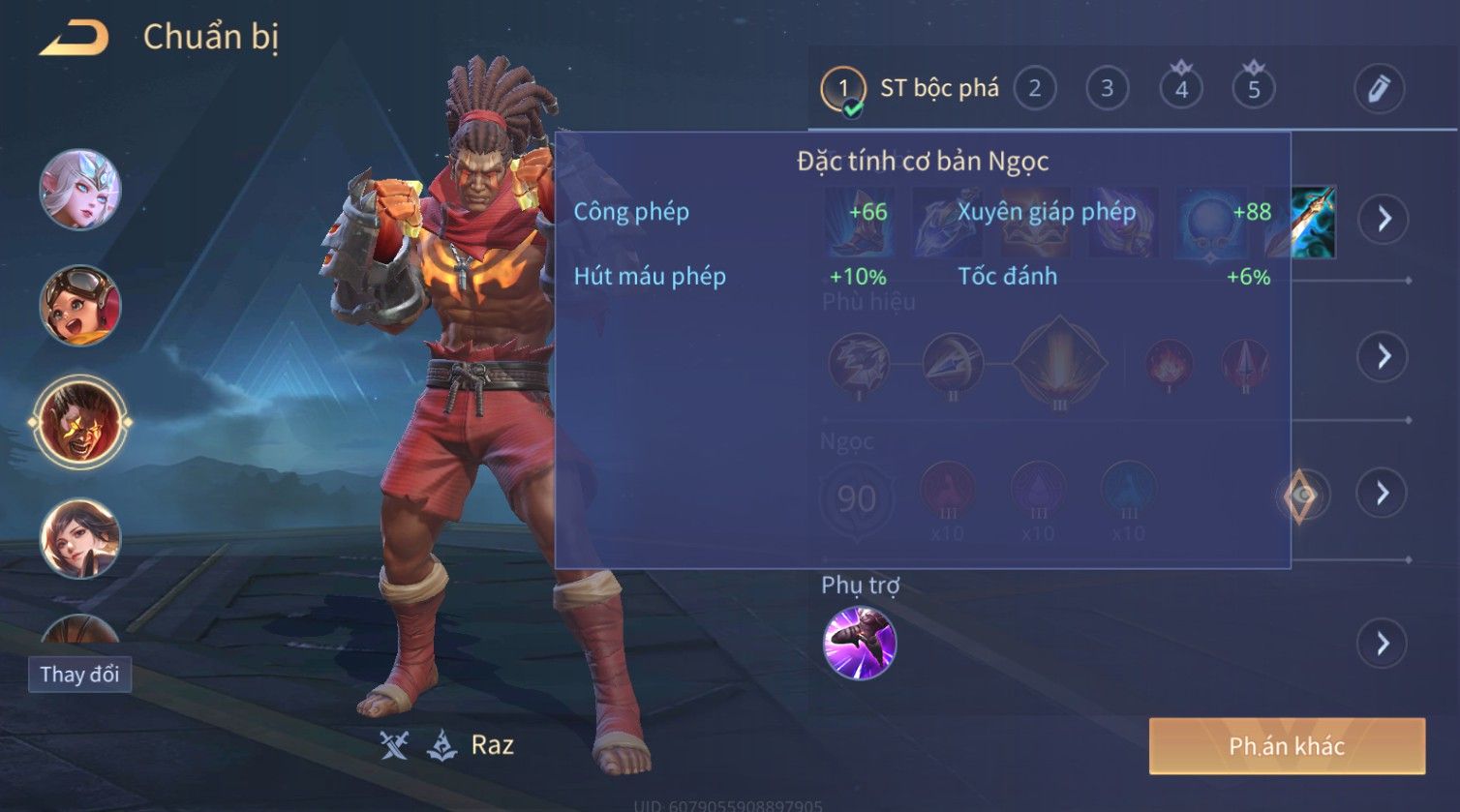Screen dimensions: 1460x812
Task: Select the purple Phụ trợ skill icon
Action: [x=860, y=644]
